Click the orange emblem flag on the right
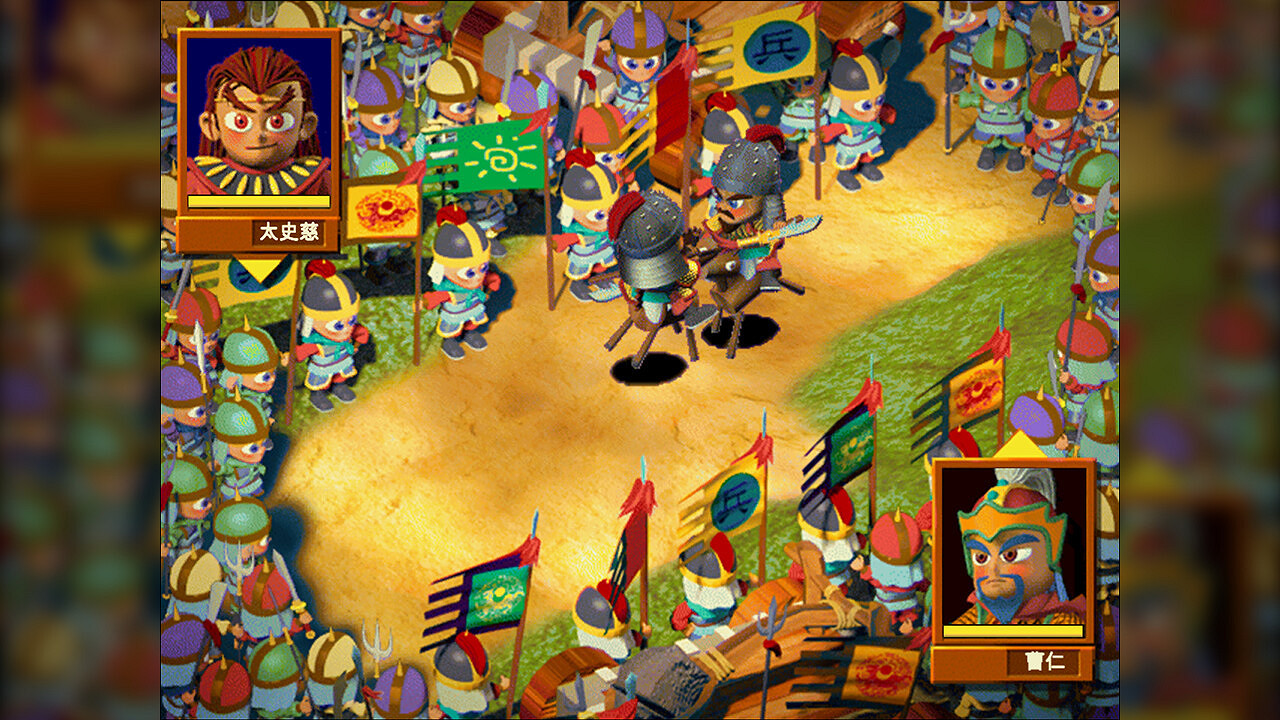Viewport: 1280px width, 720px height. [x=972, y=392]
